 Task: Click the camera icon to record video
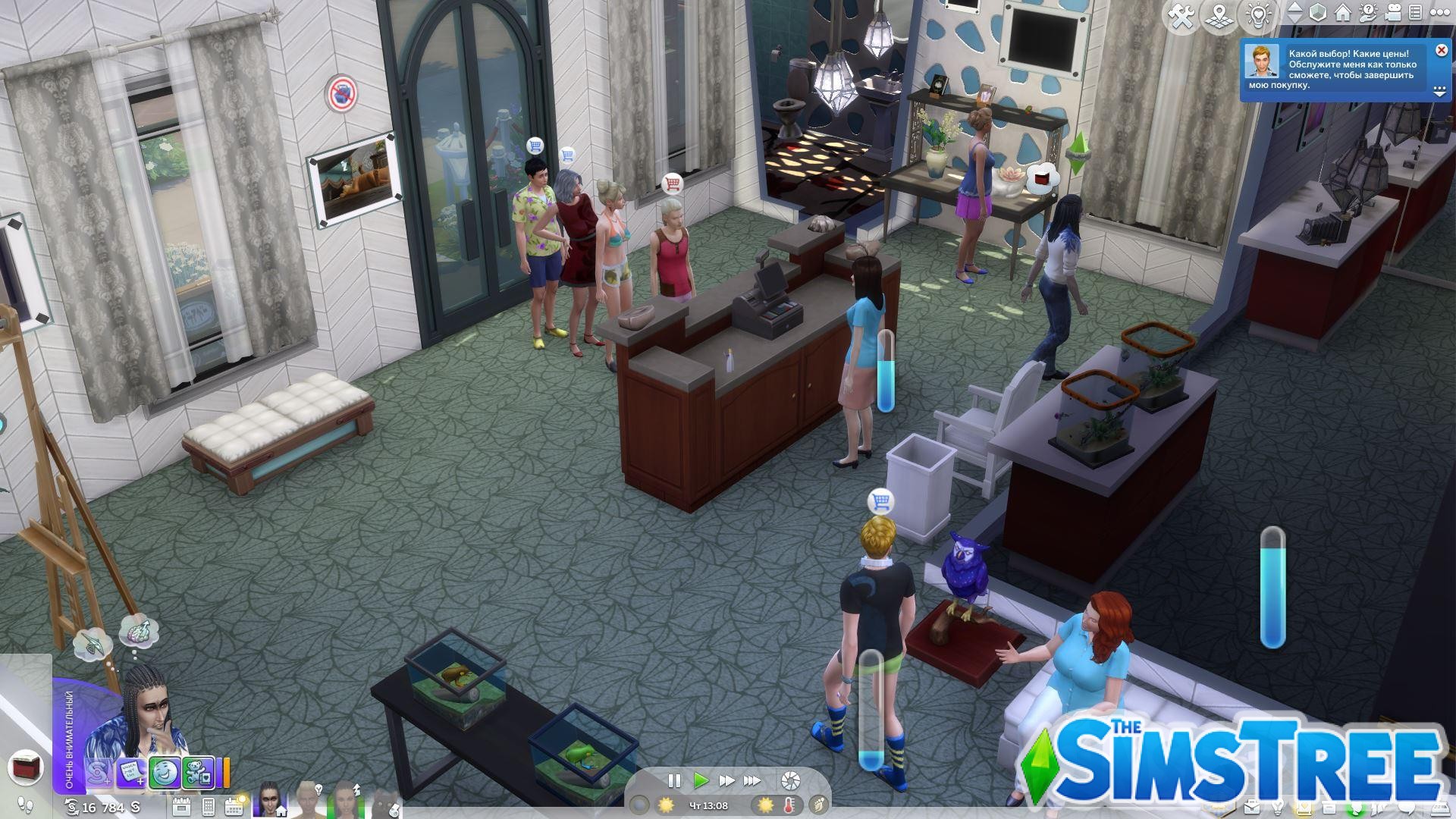(x=1393, y=13)
